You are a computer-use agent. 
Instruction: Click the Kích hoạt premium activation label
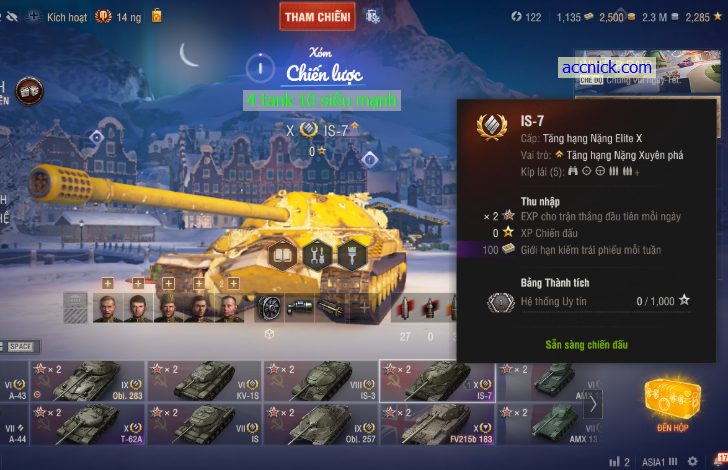67,17
